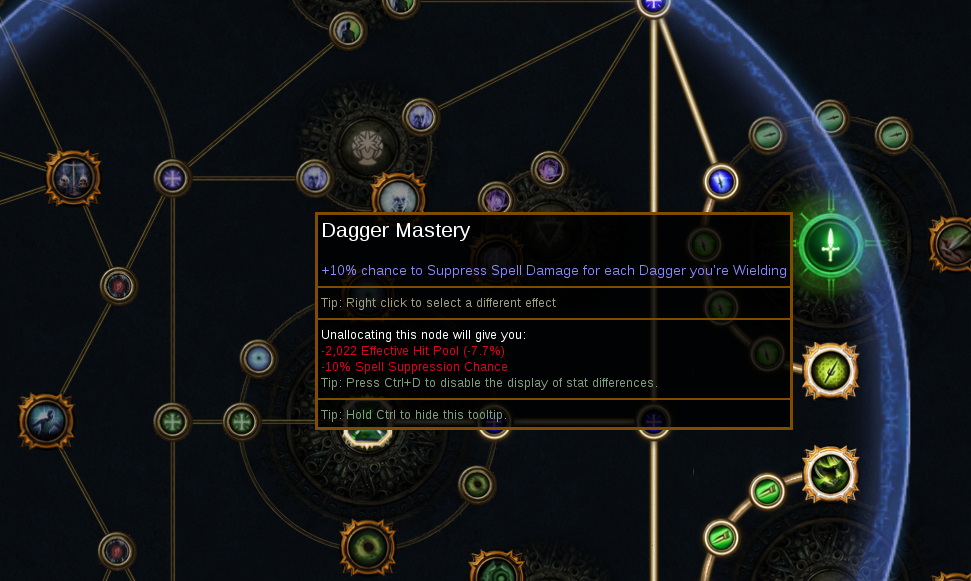Click the blue cross node beside the scales

pyautogui.click(x=173, y=179)
